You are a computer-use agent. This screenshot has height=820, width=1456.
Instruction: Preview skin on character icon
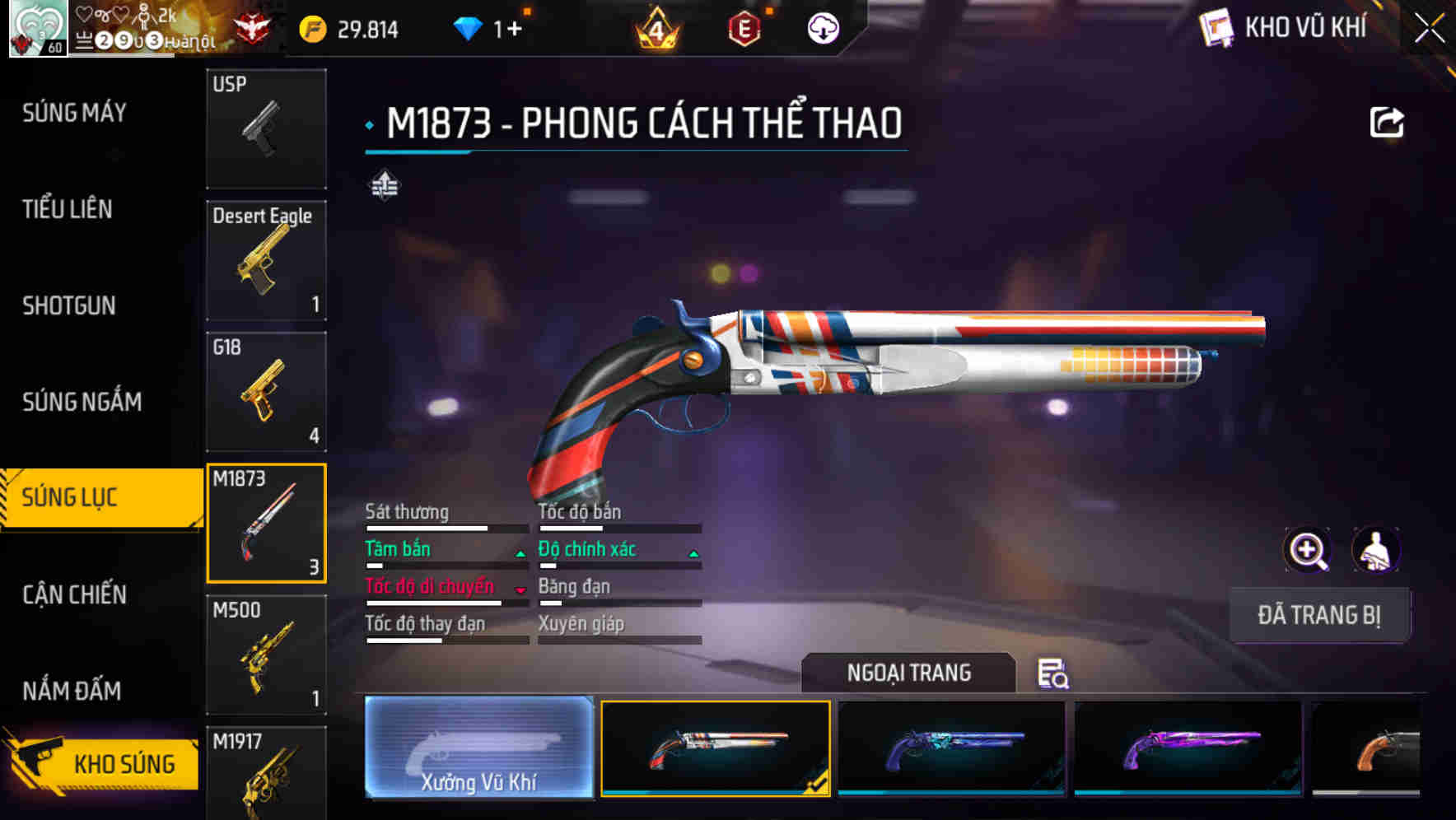pos(1375,550)
